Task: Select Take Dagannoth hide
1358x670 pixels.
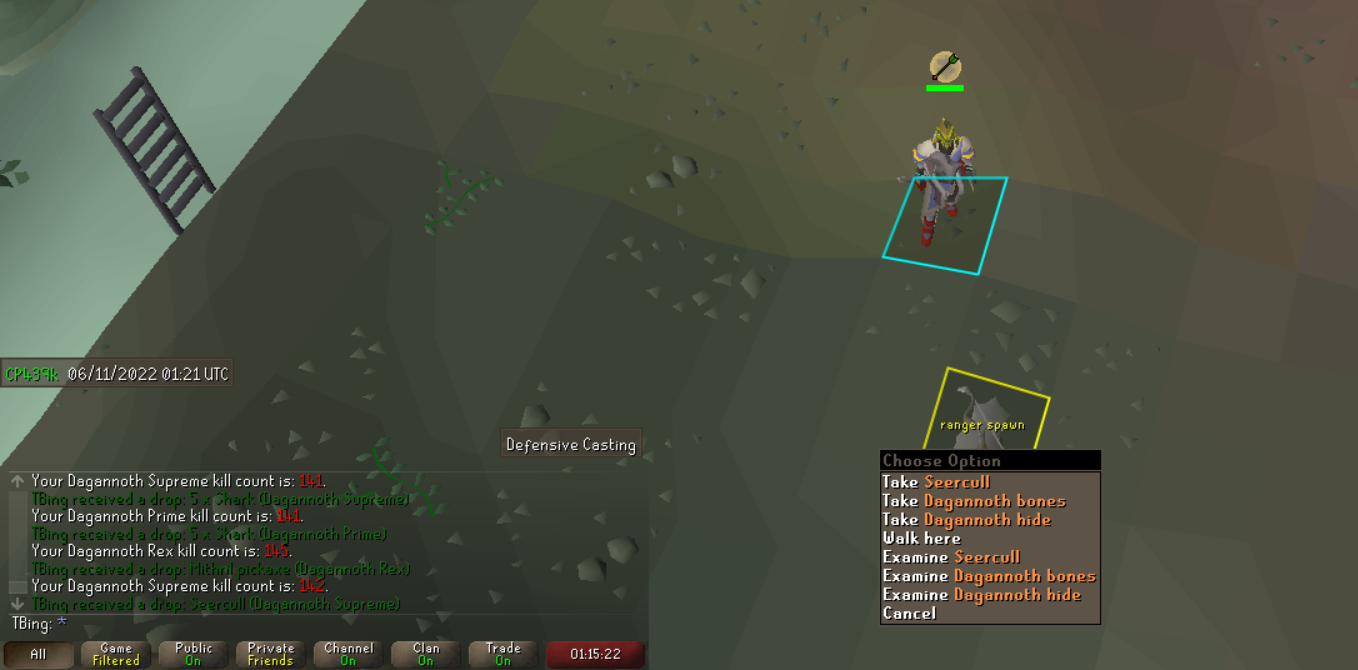Action: (x=966, y=519)
